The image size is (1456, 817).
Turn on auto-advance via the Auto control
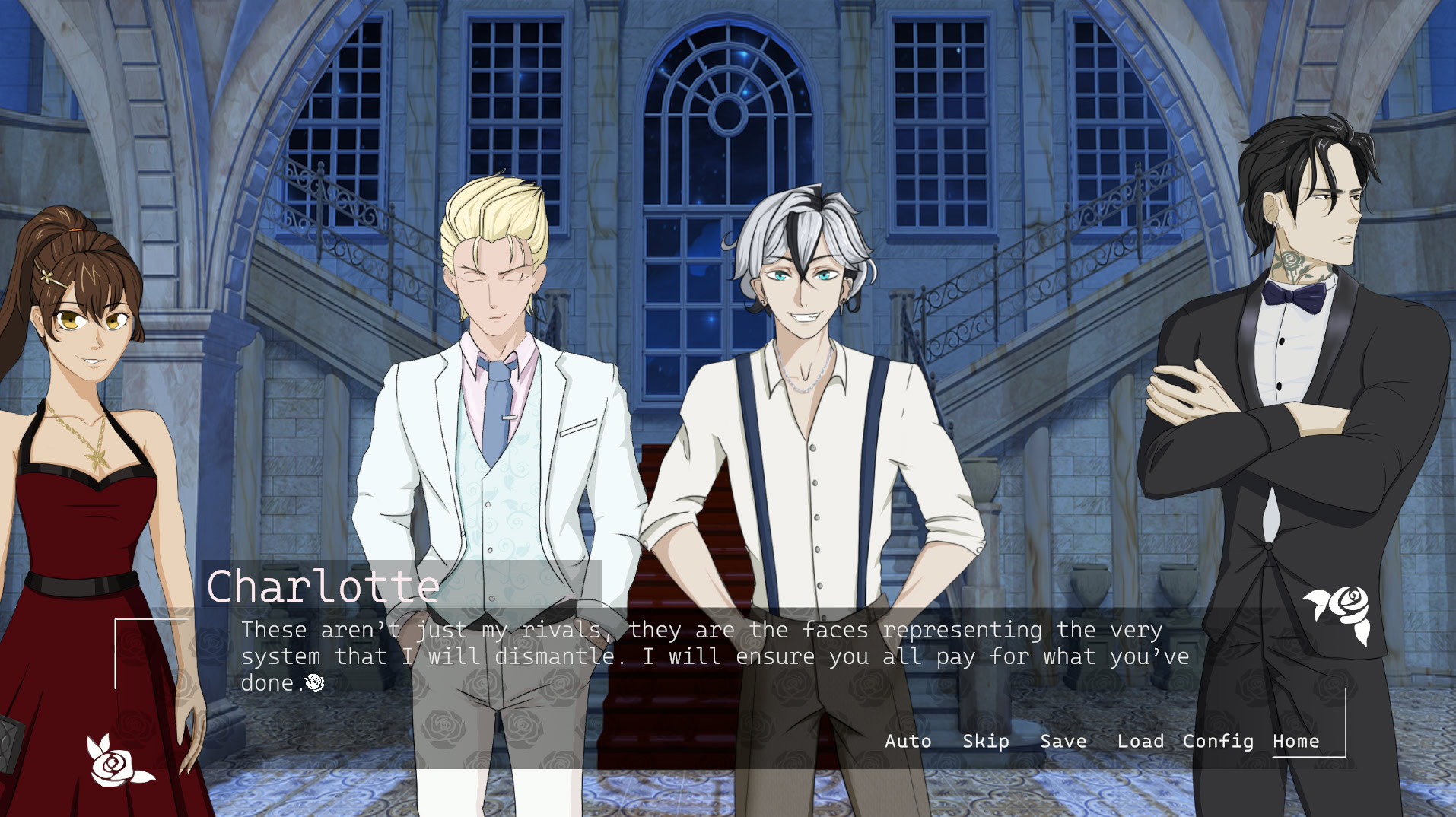(908, 740)
